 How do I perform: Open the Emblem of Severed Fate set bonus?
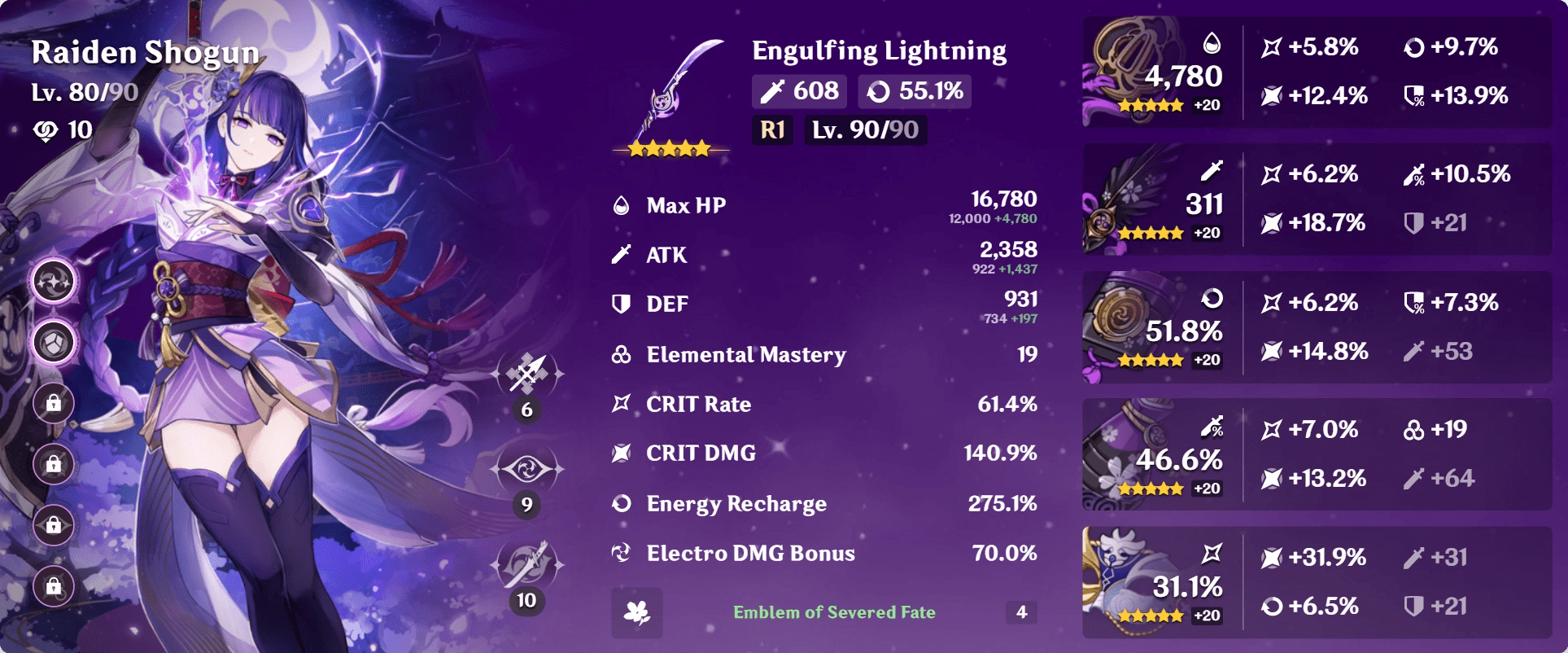pyautogui.click(x=832, y=614)
